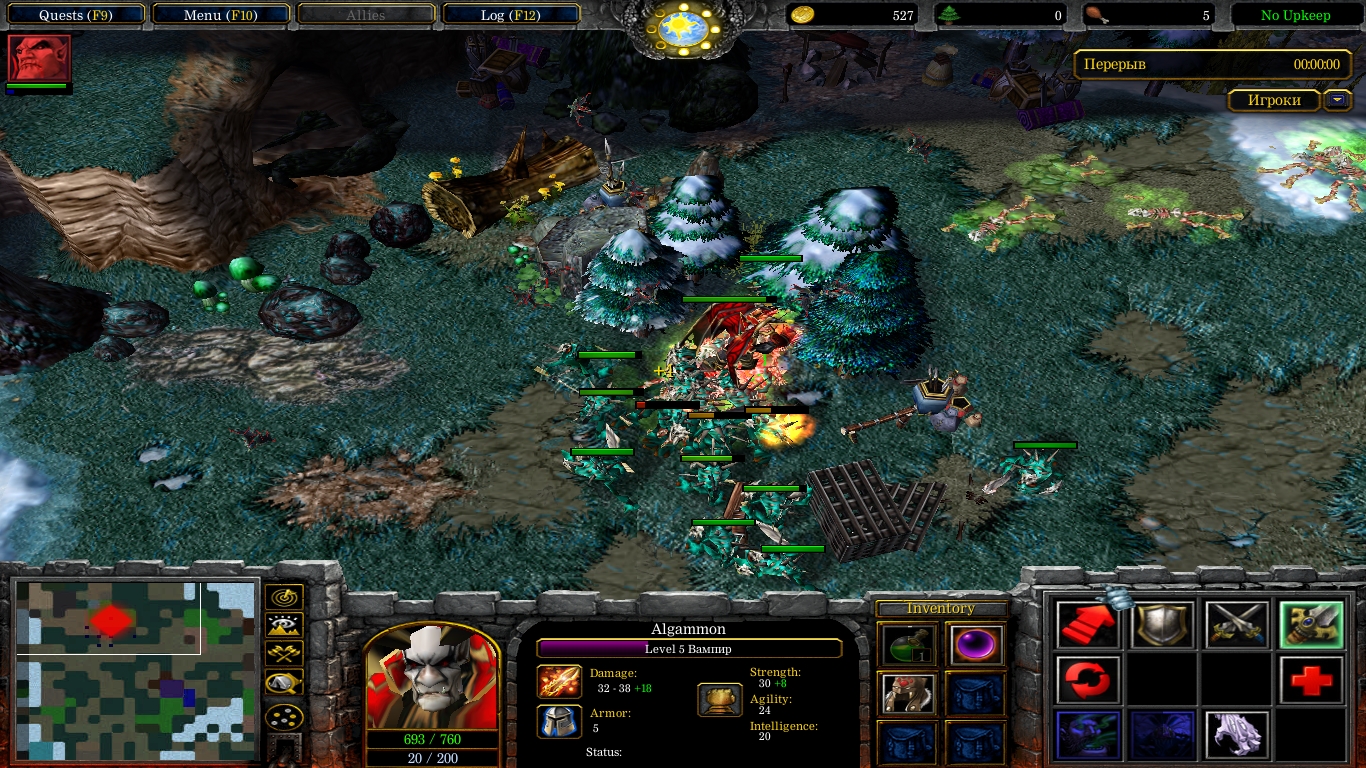The width and height of the screenshot is (1366, 768).
Task: Toggle the creep camp display button
Action: click(x=284, y=683)
